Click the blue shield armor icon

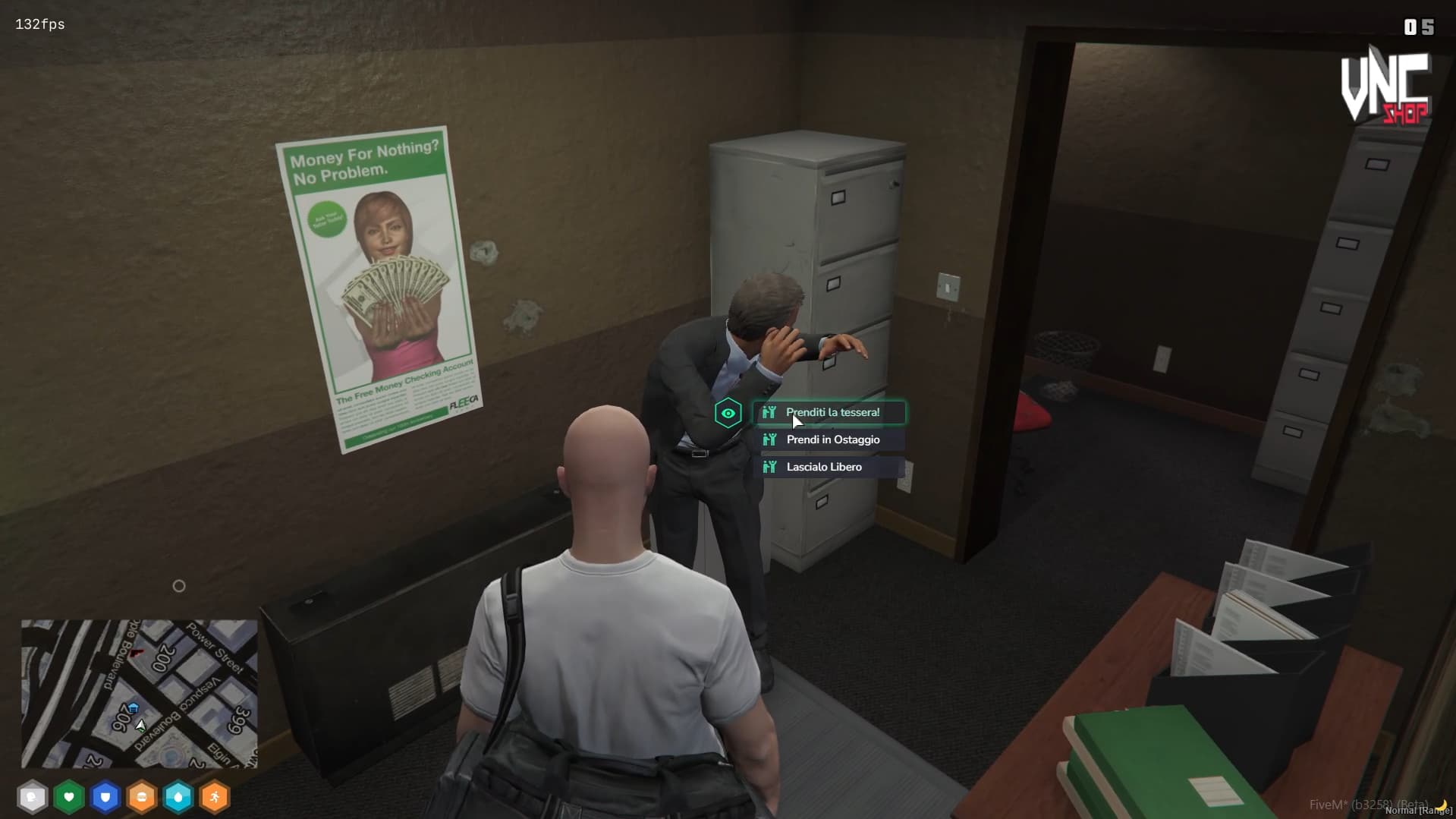click(x=105, y=797)
